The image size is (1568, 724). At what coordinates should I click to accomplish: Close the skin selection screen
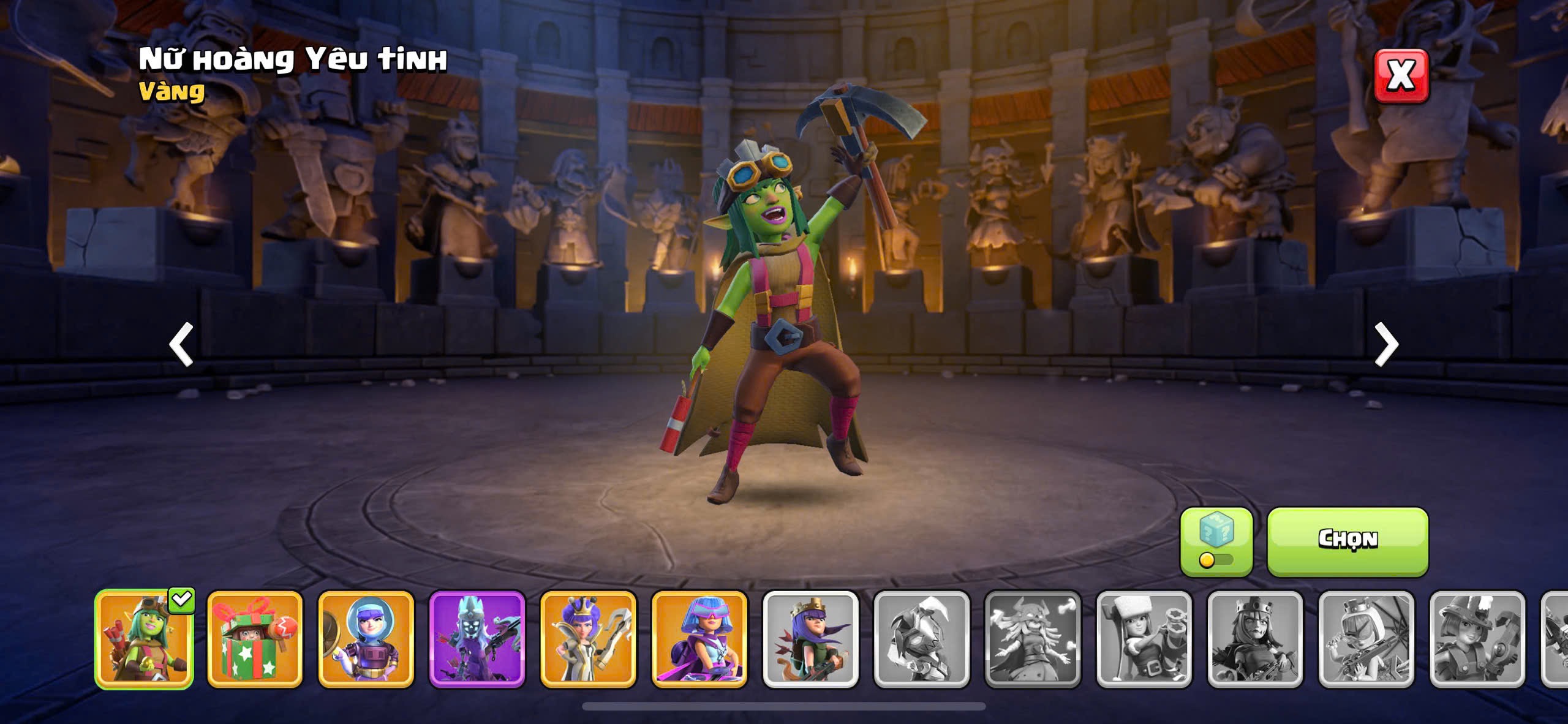1401,75
